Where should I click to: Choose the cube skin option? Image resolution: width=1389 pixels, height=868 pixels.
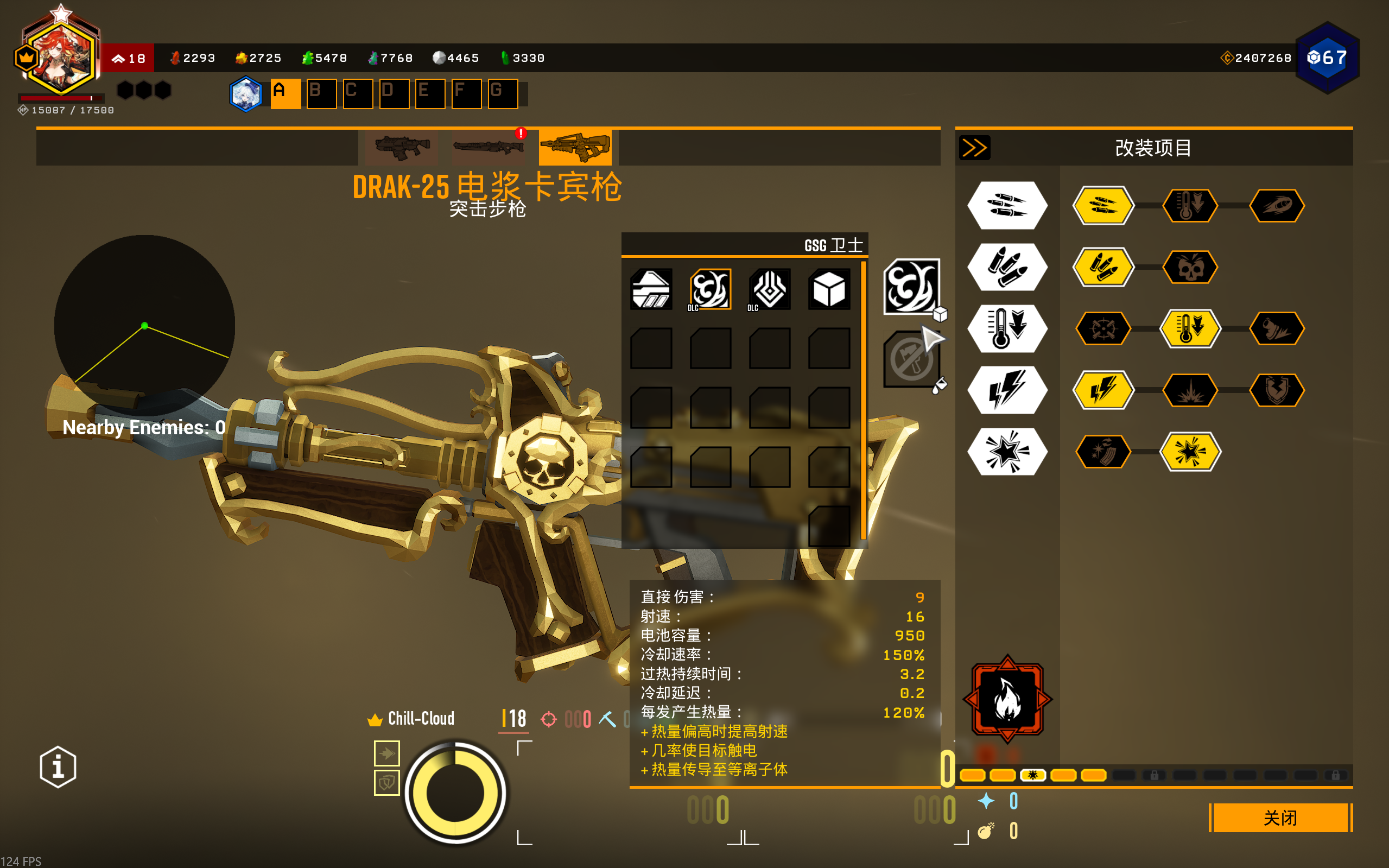pyautogui.click(x=829, y=289)
